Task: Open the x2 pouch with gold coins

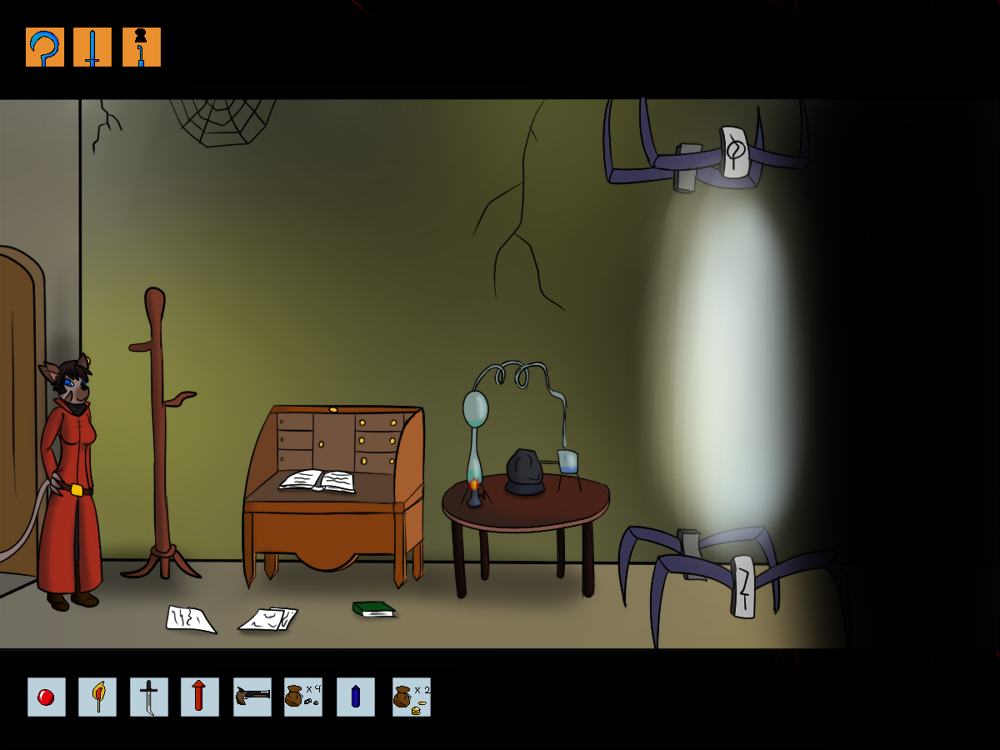Action: coord(411,697)
